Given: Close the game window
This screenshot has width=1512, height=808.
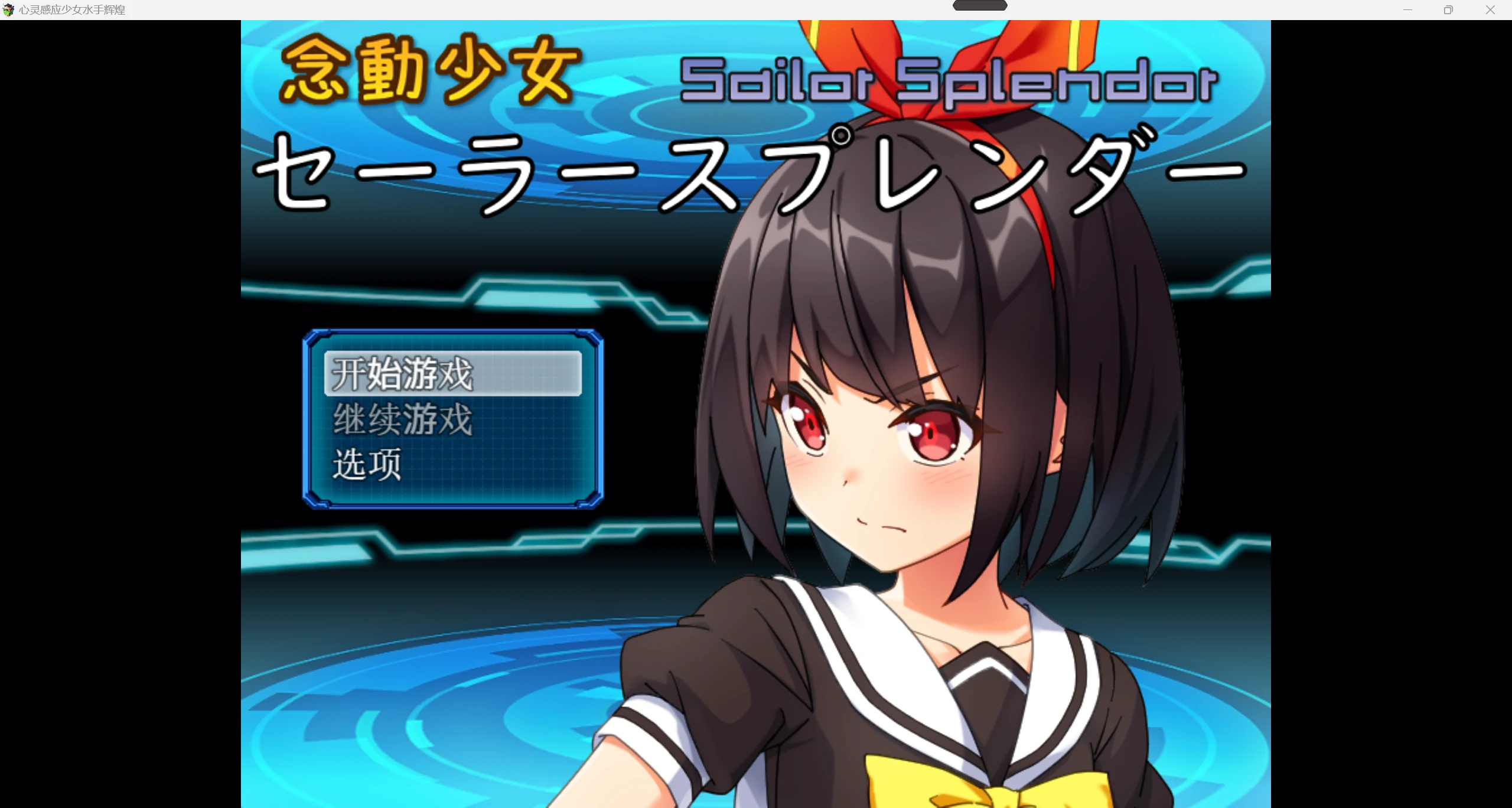Looking at the screenshot, I should pos(1491,9).
